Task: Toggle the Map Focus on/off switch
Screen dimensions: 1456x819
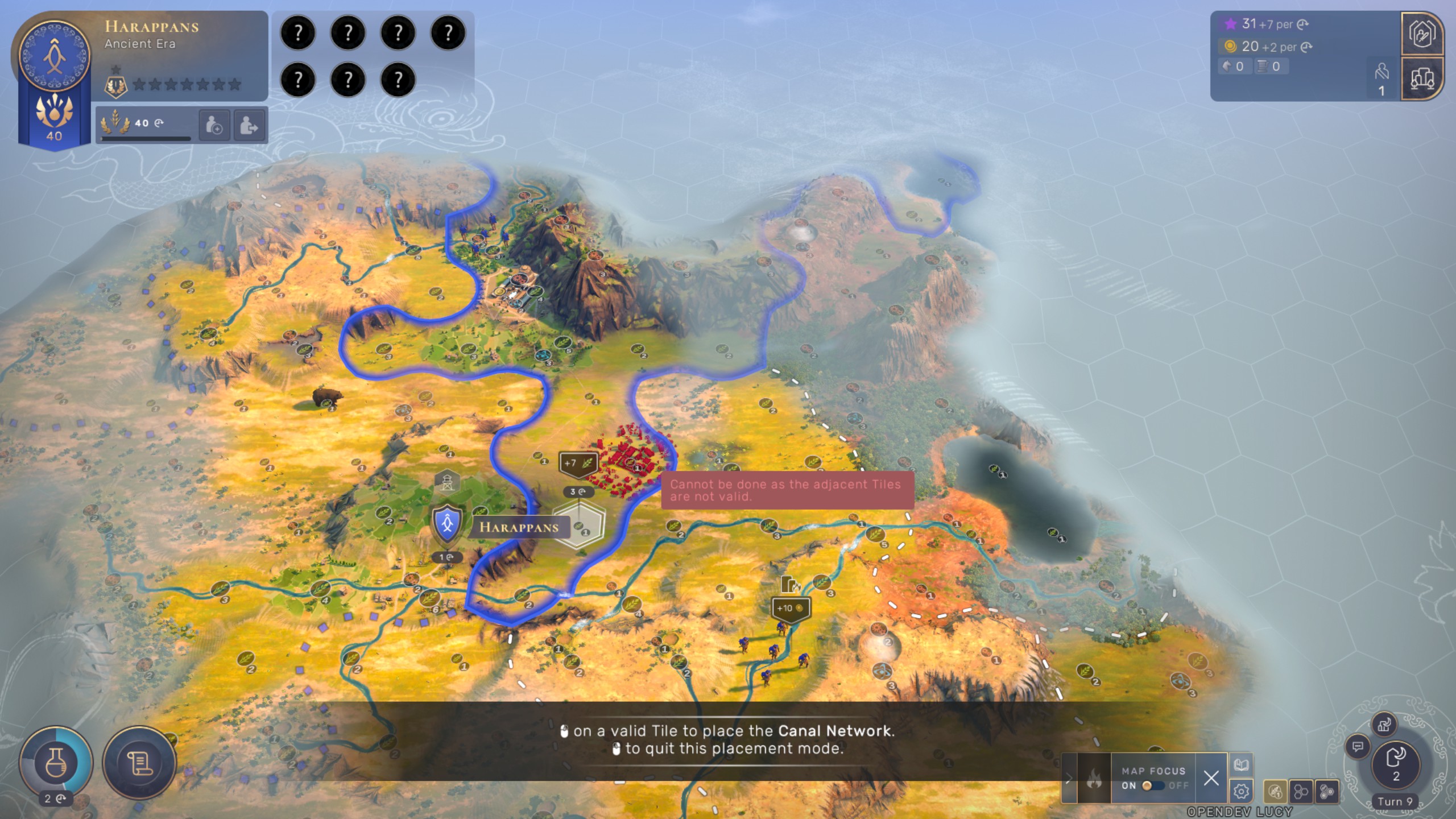Action: (1153, 785)
